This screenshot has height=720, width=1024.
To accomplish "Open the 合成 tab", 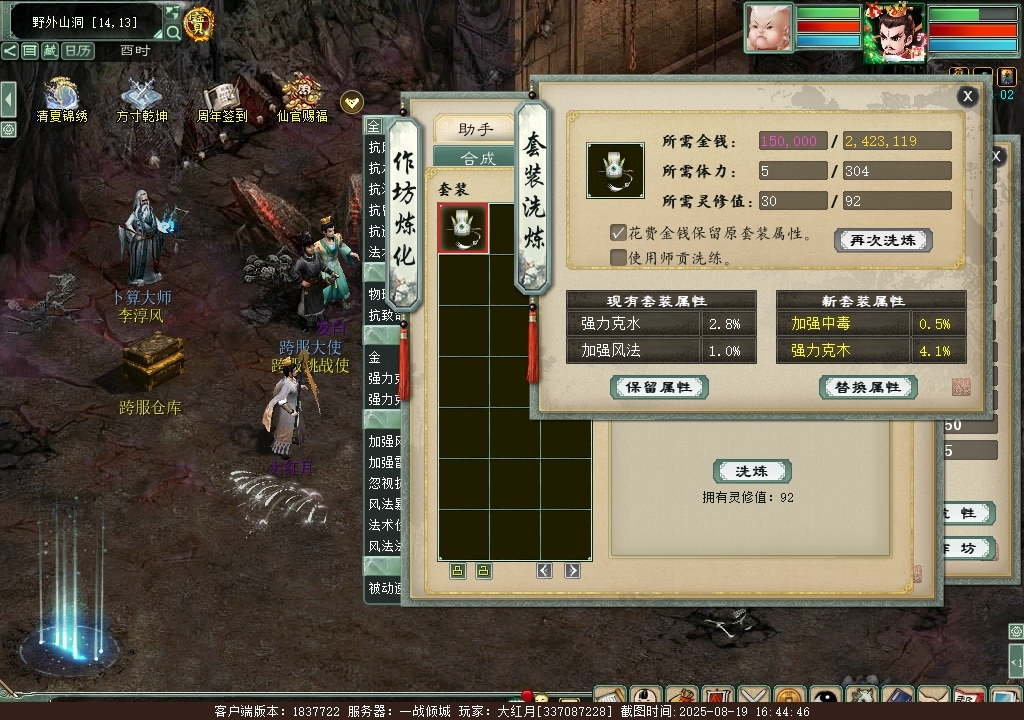I will point(478,158).
